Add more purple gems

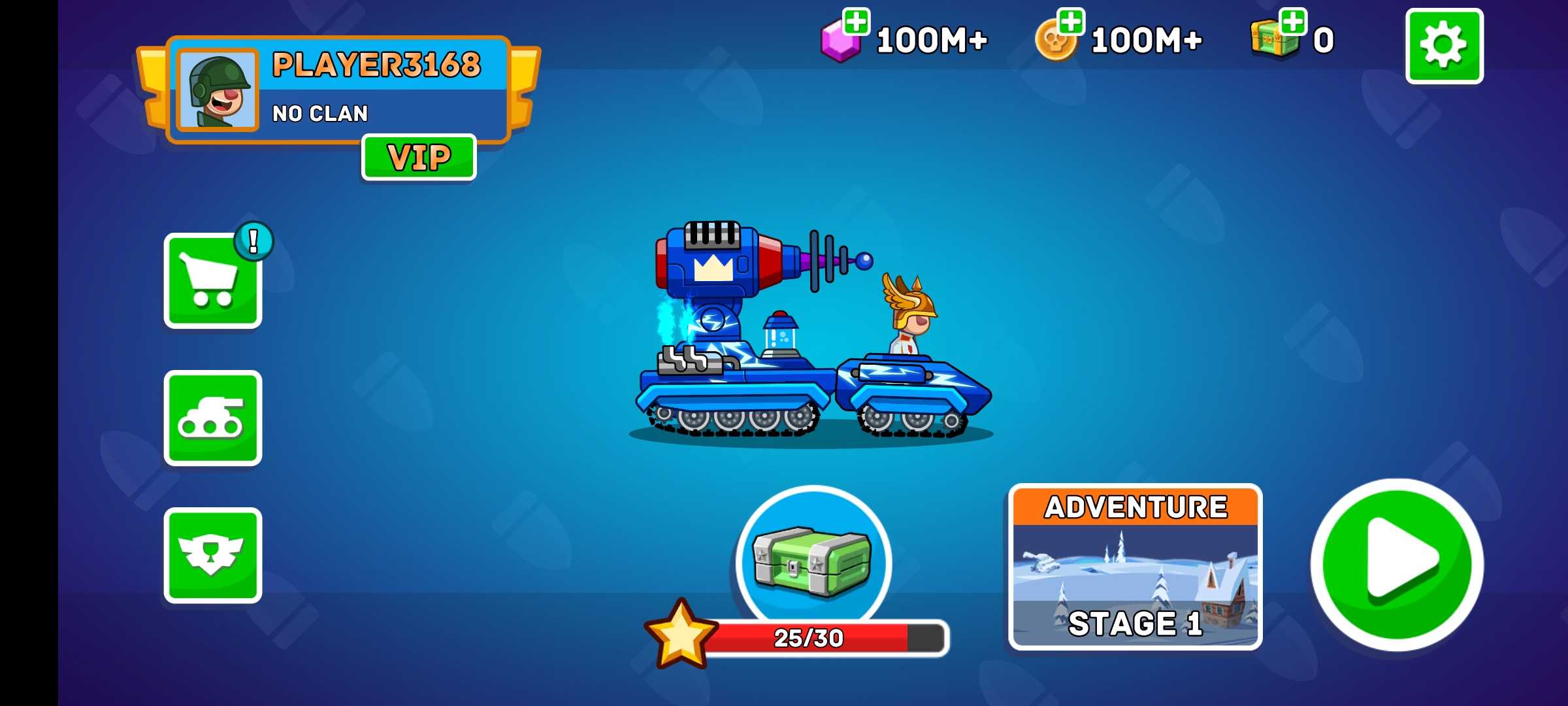point(856,22)
